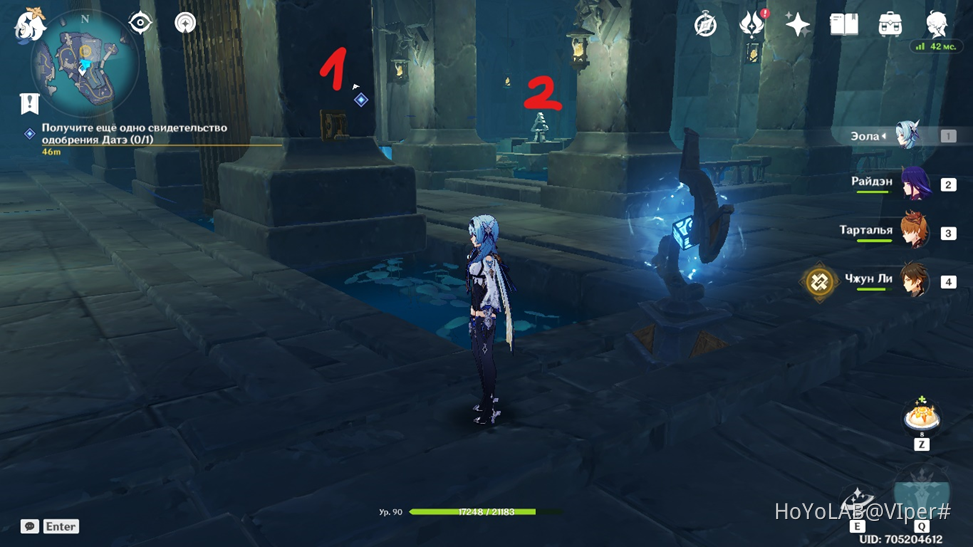Open the Wish star icon

click(798, 25)
